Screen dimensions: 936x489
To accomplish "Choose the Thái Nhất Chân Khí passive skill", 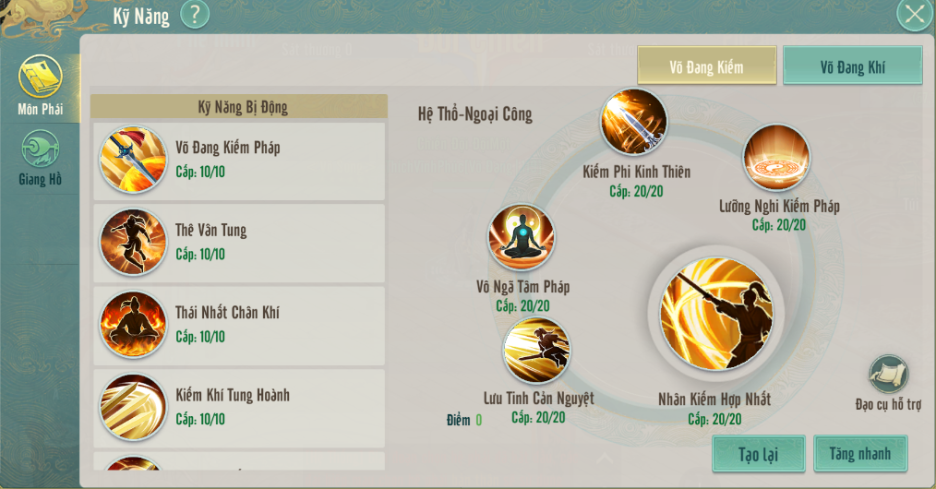I will click(x=238, y=326).
